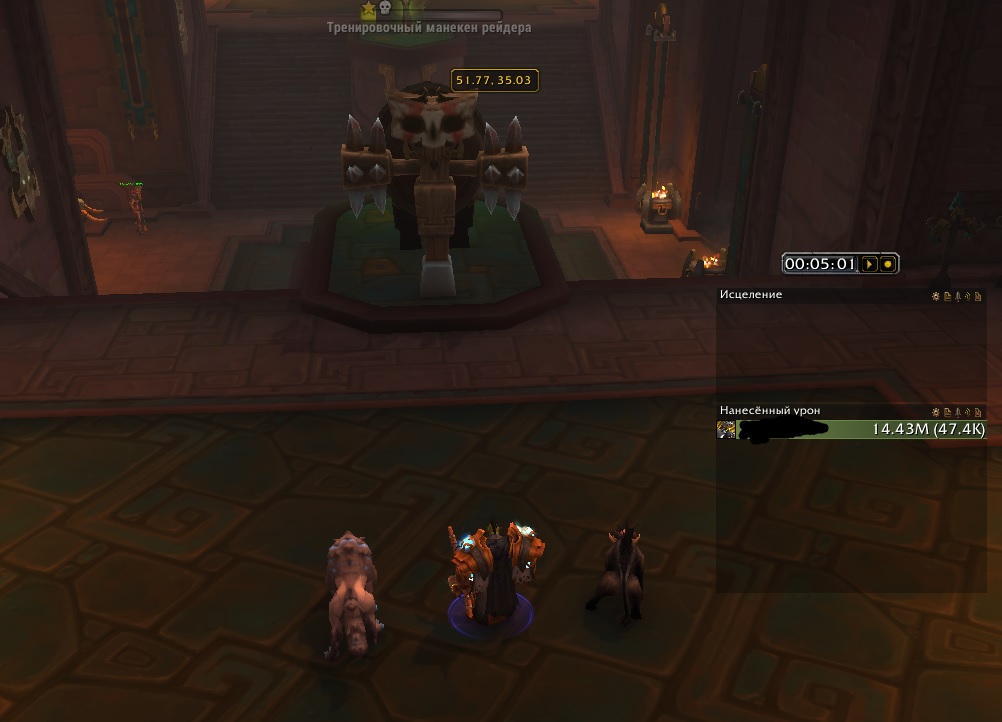Click the Нанесённый урон window title
Screen dimensions: 1002x722
coord(770,411)
